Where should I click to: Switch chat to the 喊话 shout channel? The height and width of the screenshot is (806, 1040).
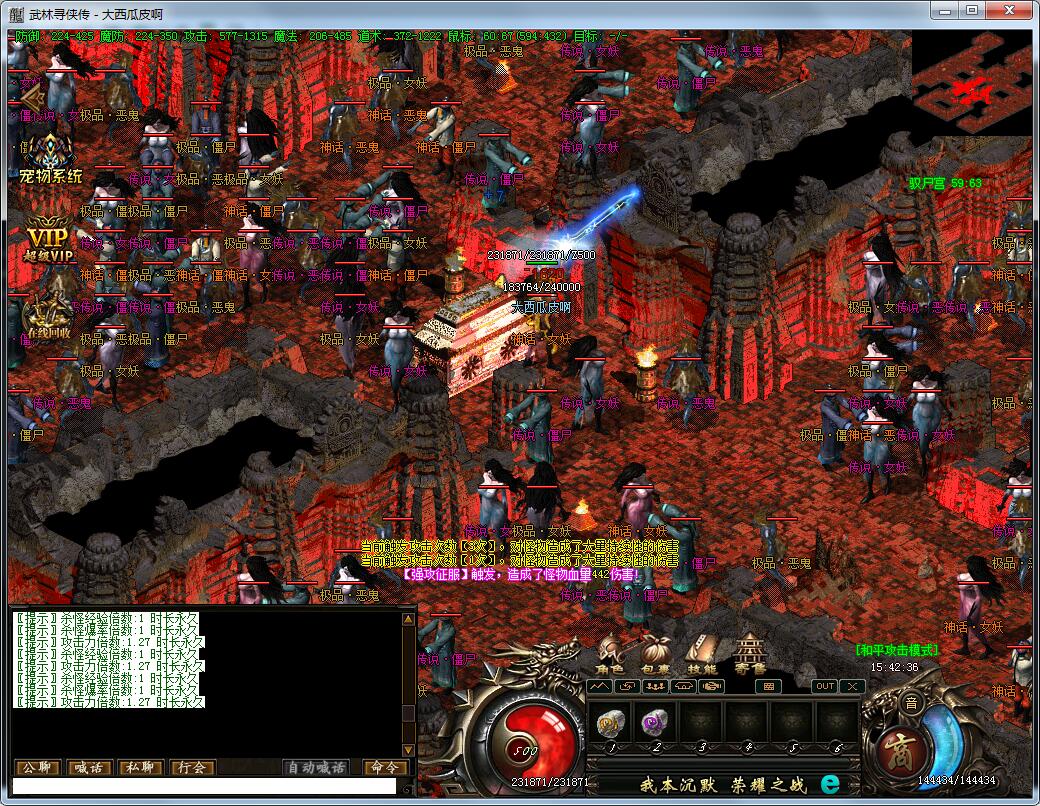click(x=90, y=768)
